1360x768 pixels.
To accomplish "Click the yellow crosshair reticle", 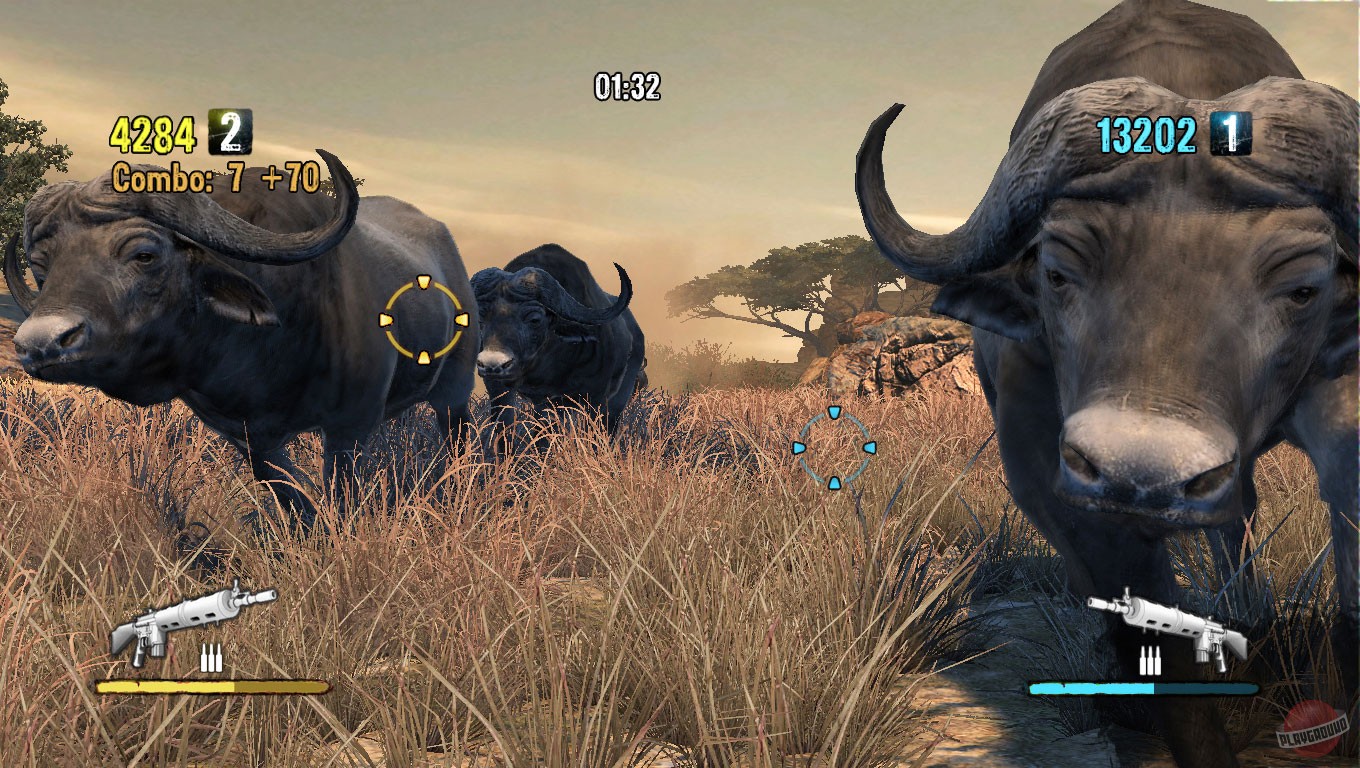I will pyautogui.click(x=425, y=321).
